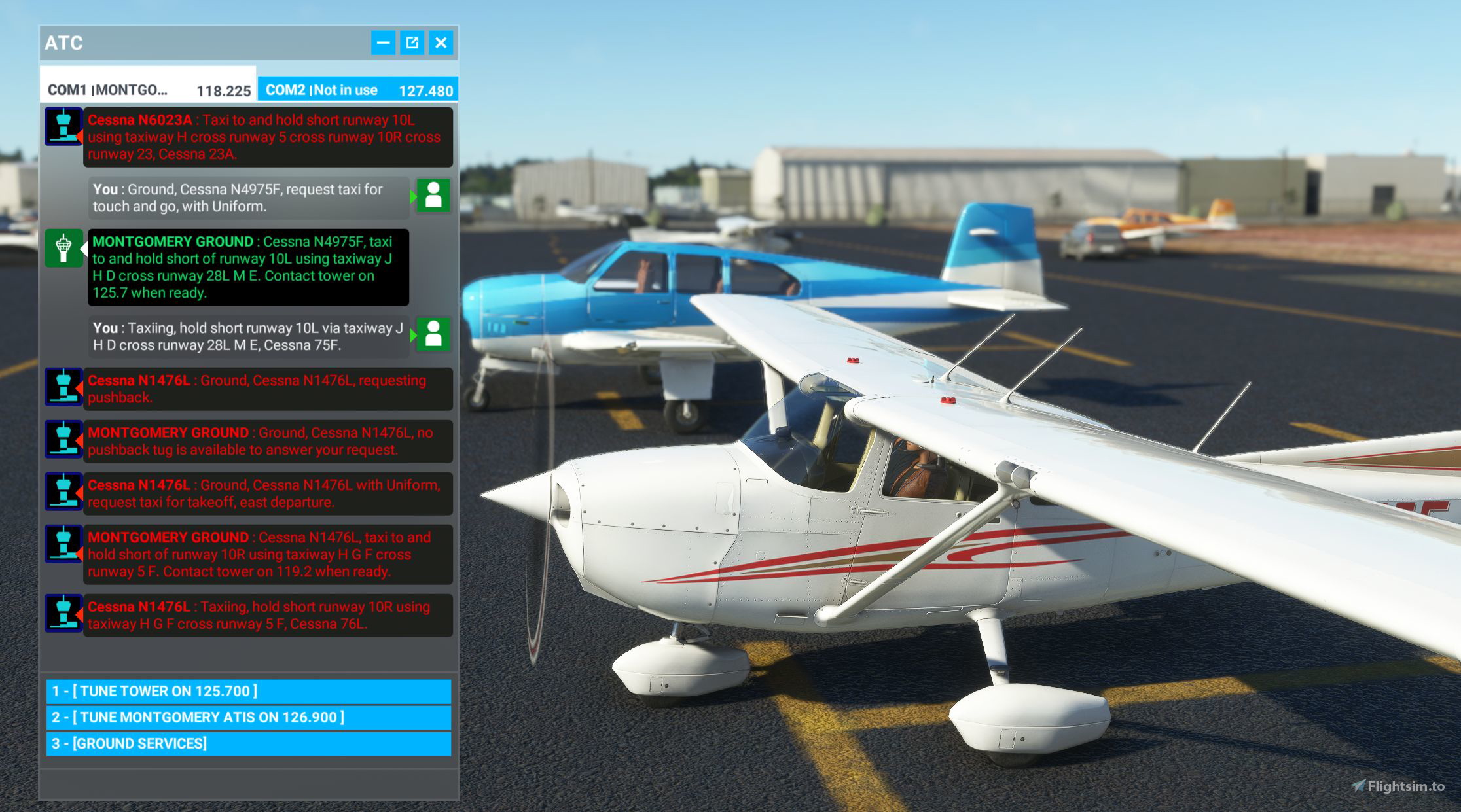Click the ATC title bar
Viewport: 1461px width, 812px height.
click(63, 43)
